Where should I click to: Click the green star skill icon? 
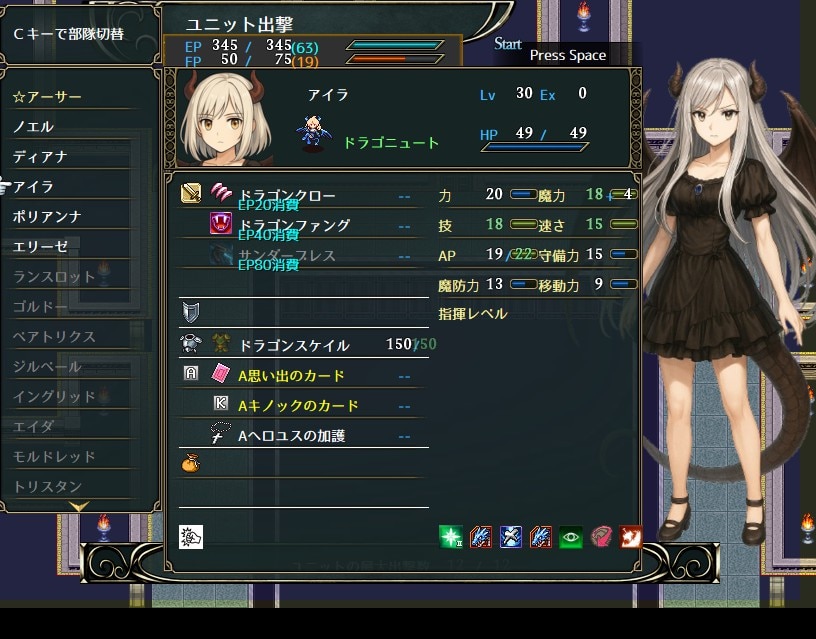450,537
